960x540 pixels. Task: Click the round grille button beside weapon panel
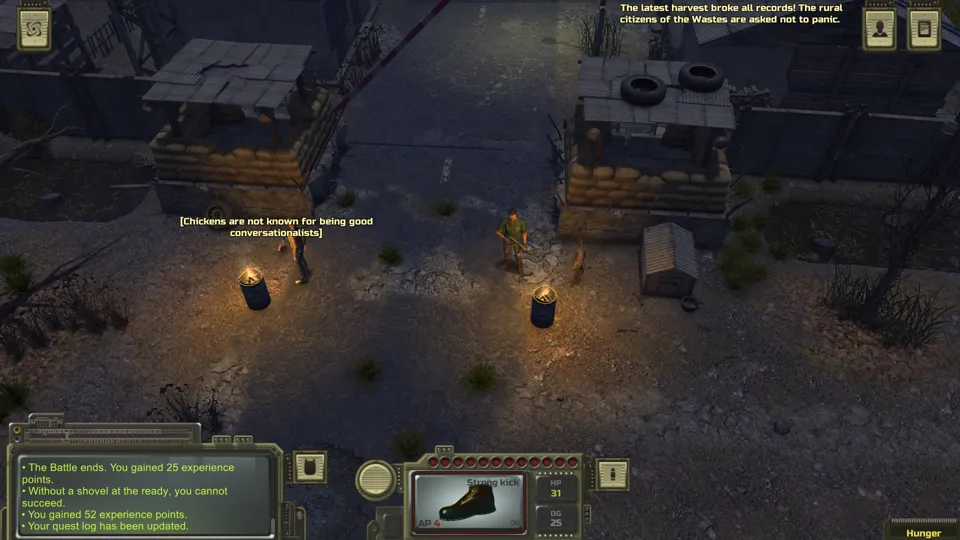pyautogui.click(x=377, y=479)
